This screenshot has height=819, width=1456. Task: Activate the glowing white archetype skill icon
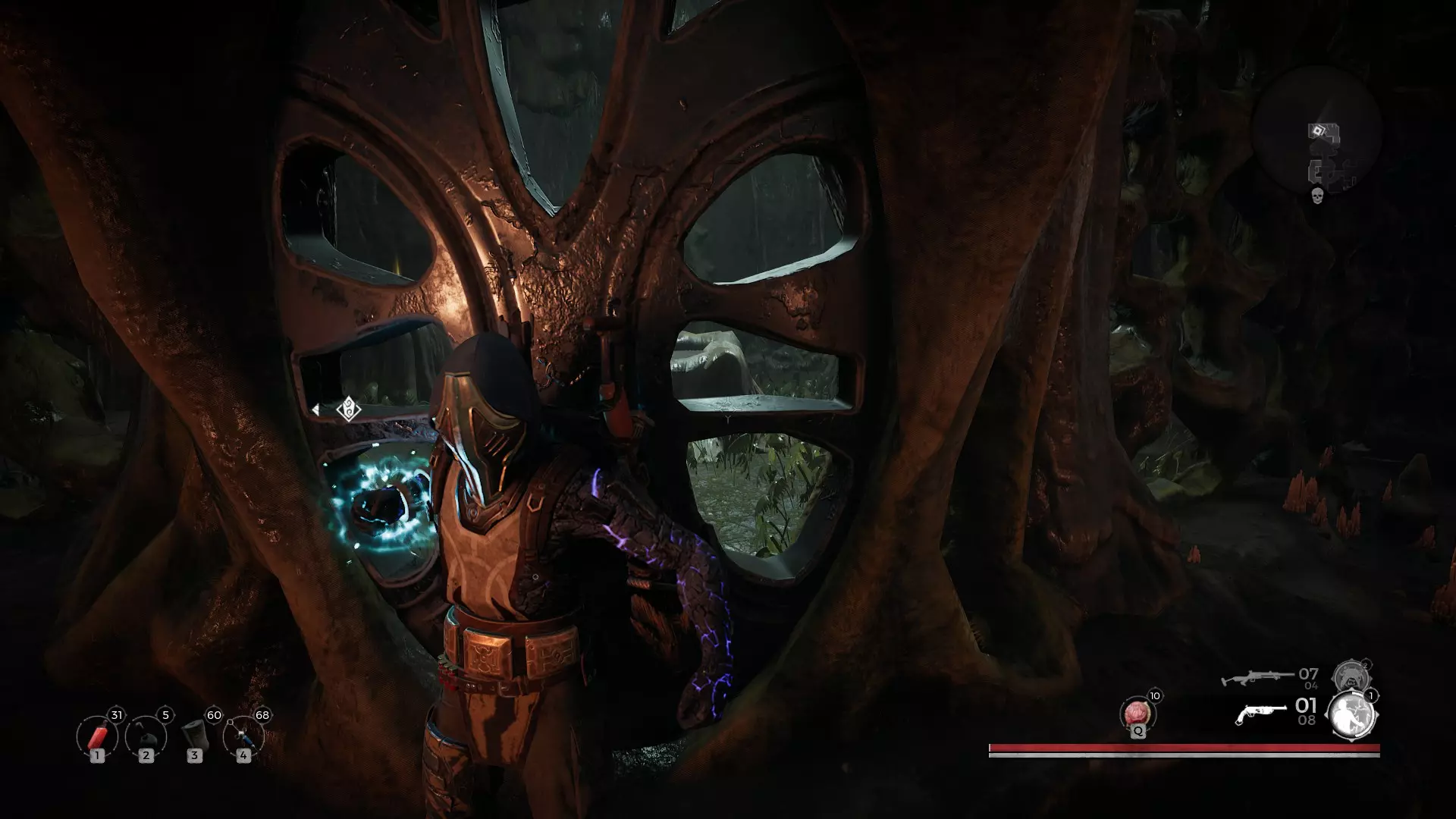click(x=1351, y=714)
